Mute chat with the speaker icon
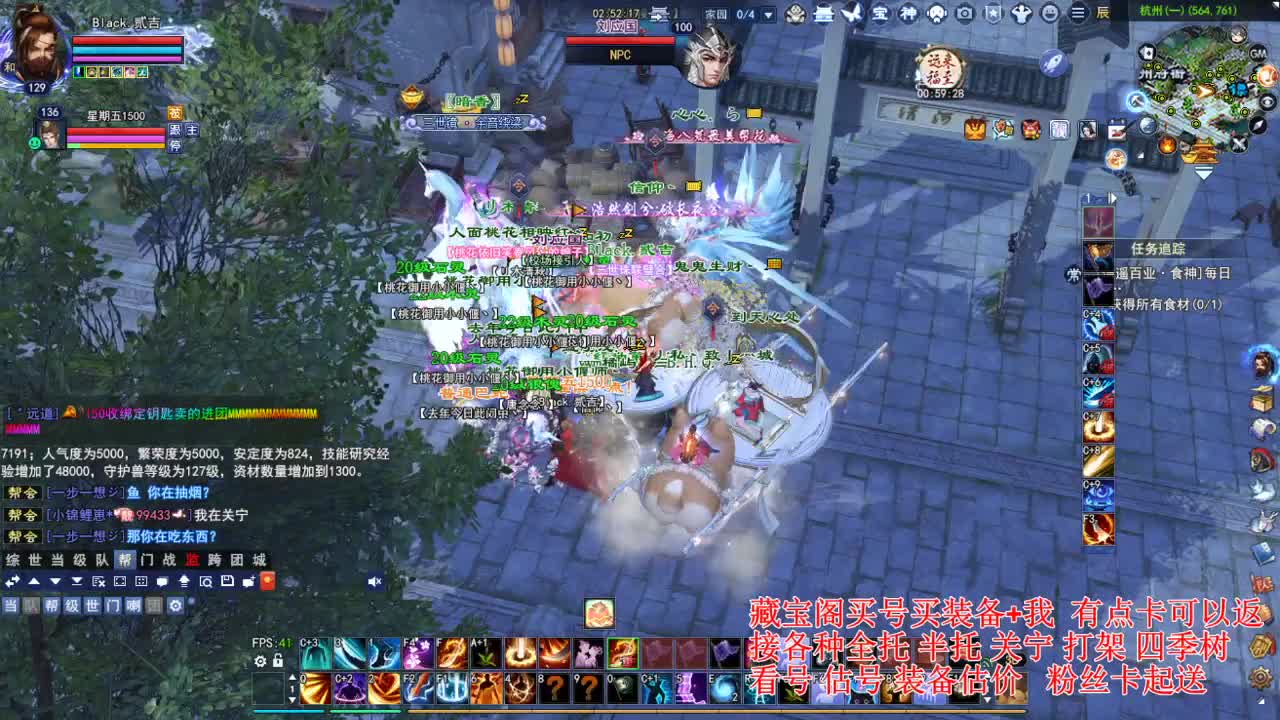The height and width of the screenshot is (720, 1280). click(375, 582)
